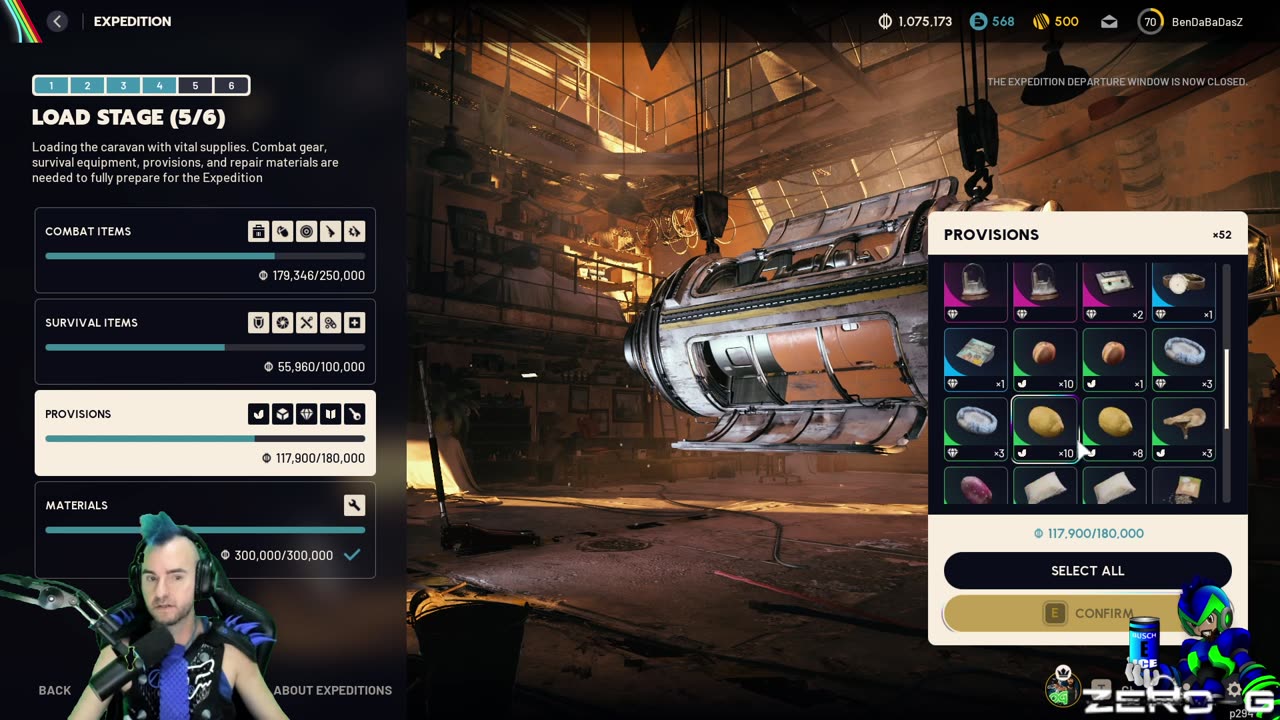Select the wristwatch item

click(x=1183, y=291)
